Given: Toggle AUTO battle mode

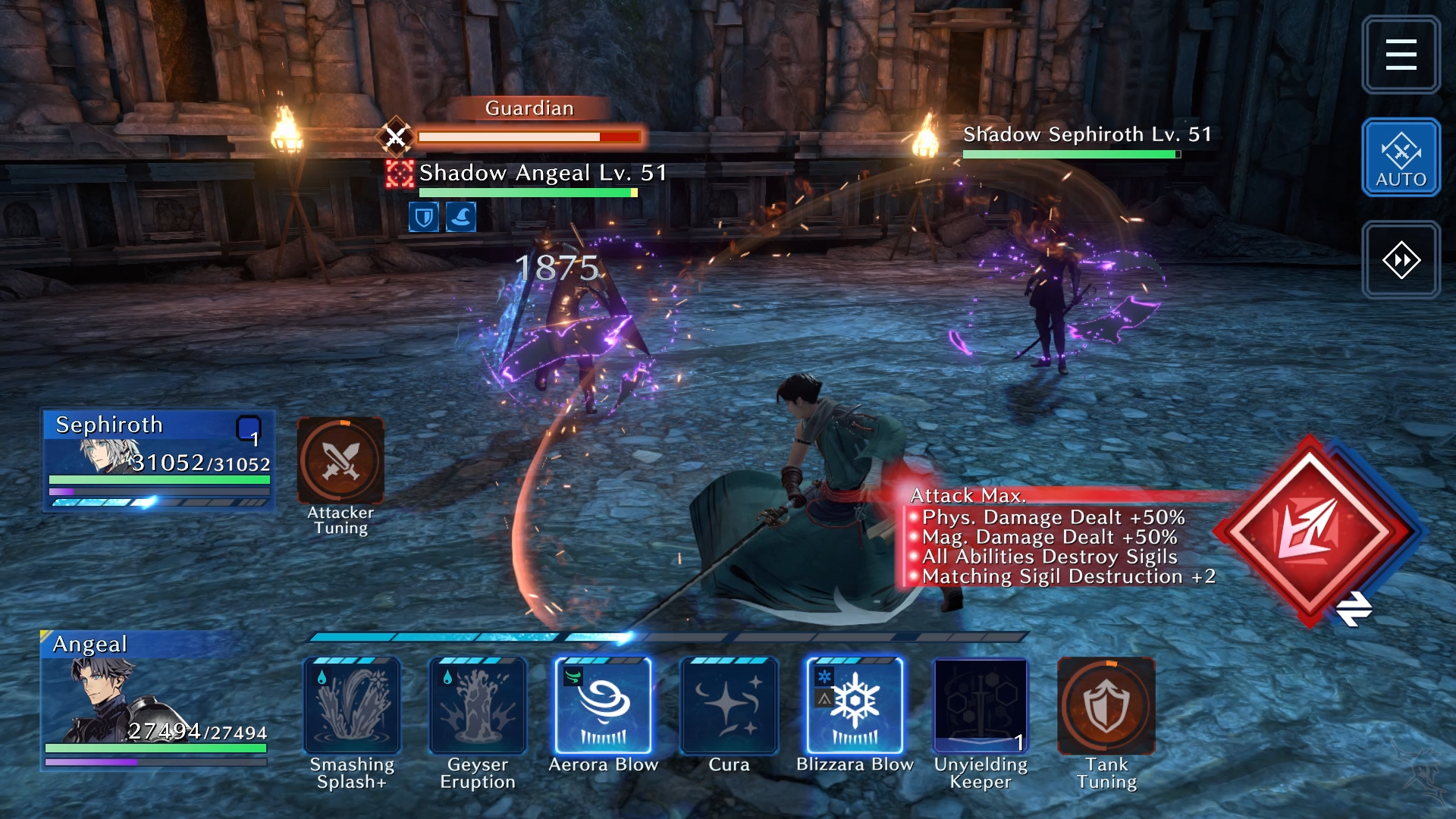Looking at the screenshot, I should (x=1400, y=158).
